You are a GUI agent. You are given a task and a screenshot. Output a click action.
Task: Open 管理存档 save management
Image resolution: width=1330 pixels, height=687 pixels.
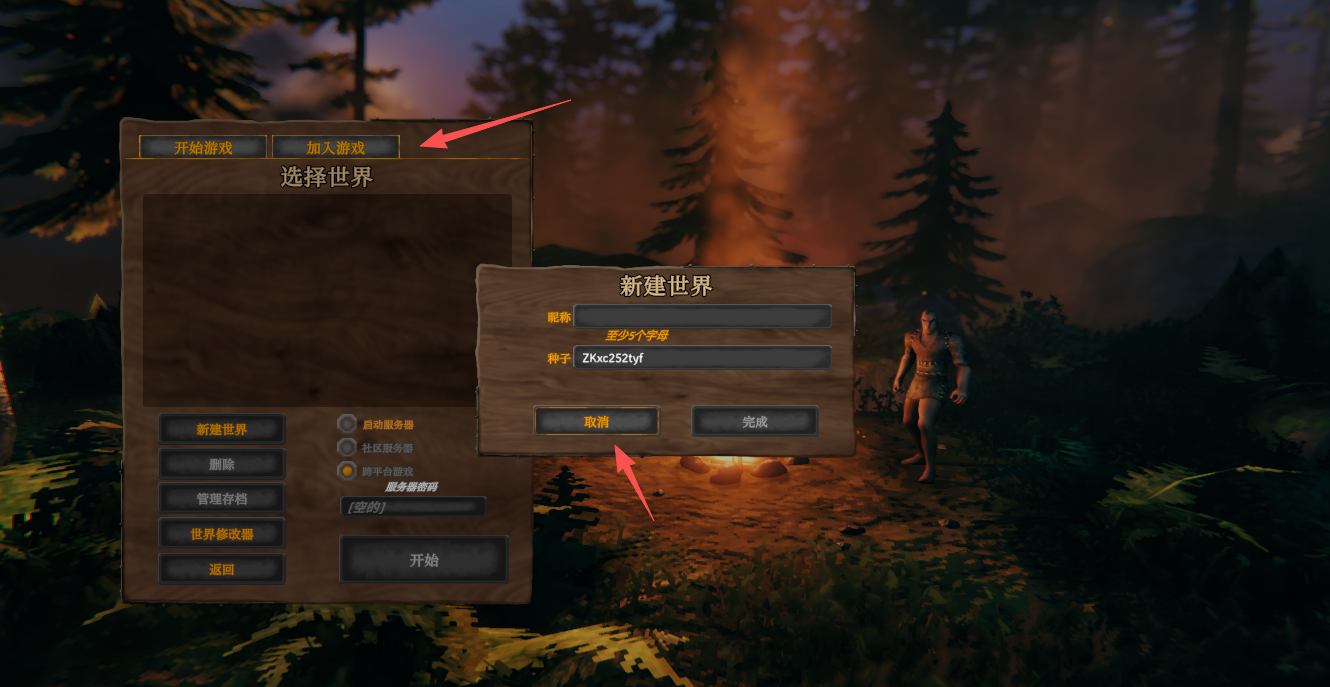point(222,498)
